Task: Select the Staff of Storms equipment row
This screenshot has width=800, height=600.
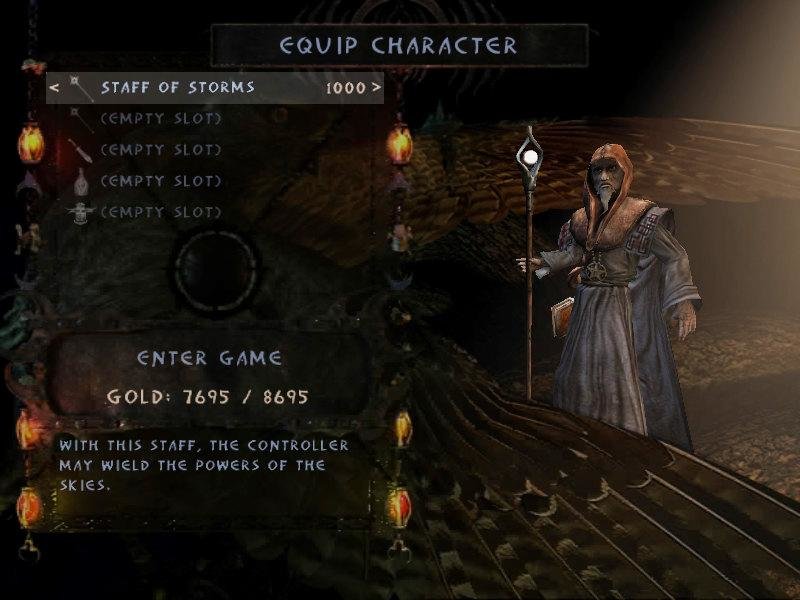Action: tap(178, 88)
